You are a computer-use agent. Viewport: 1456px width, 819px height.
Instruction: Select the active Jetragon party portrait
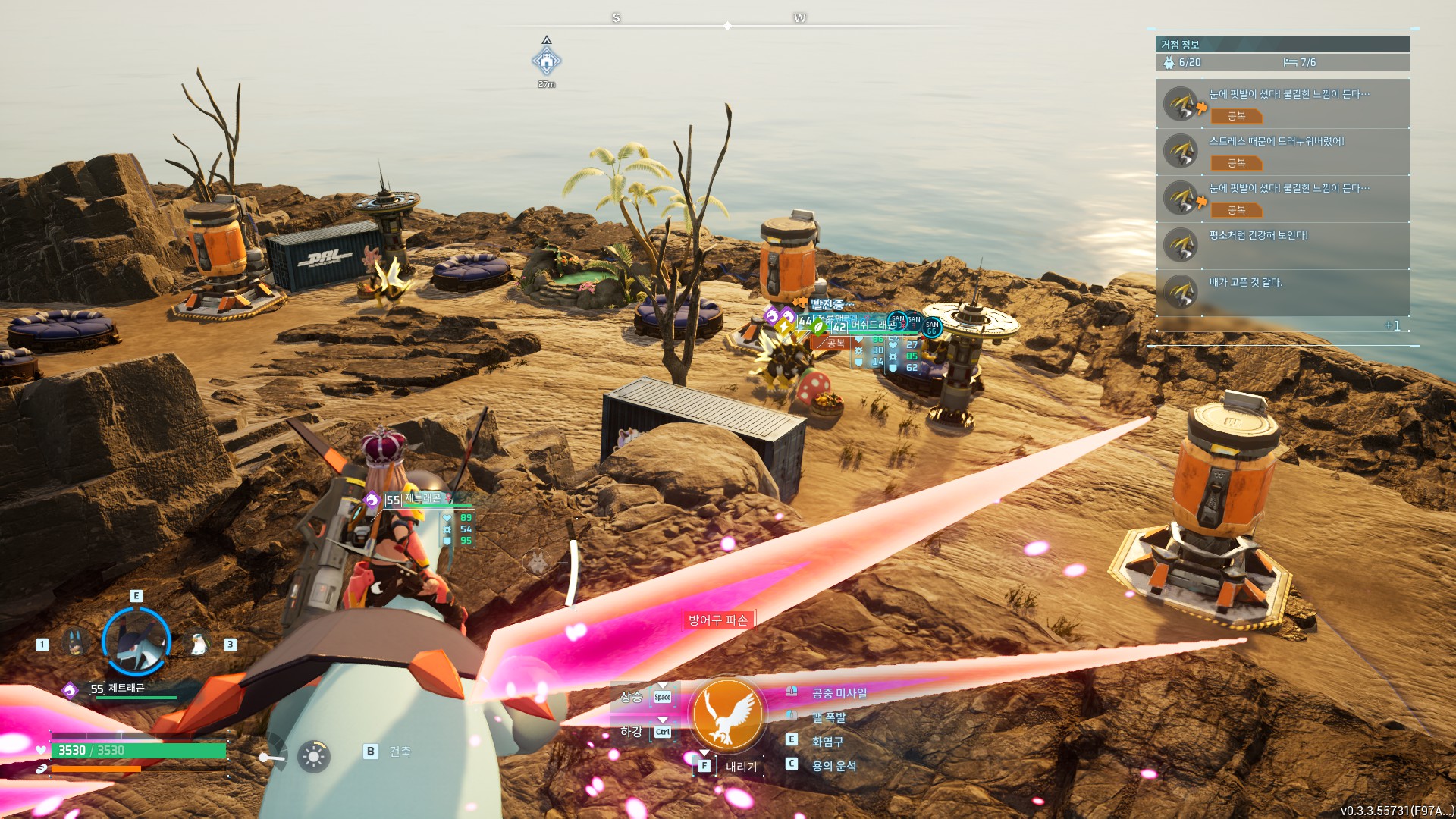click(x=136, y=642)
